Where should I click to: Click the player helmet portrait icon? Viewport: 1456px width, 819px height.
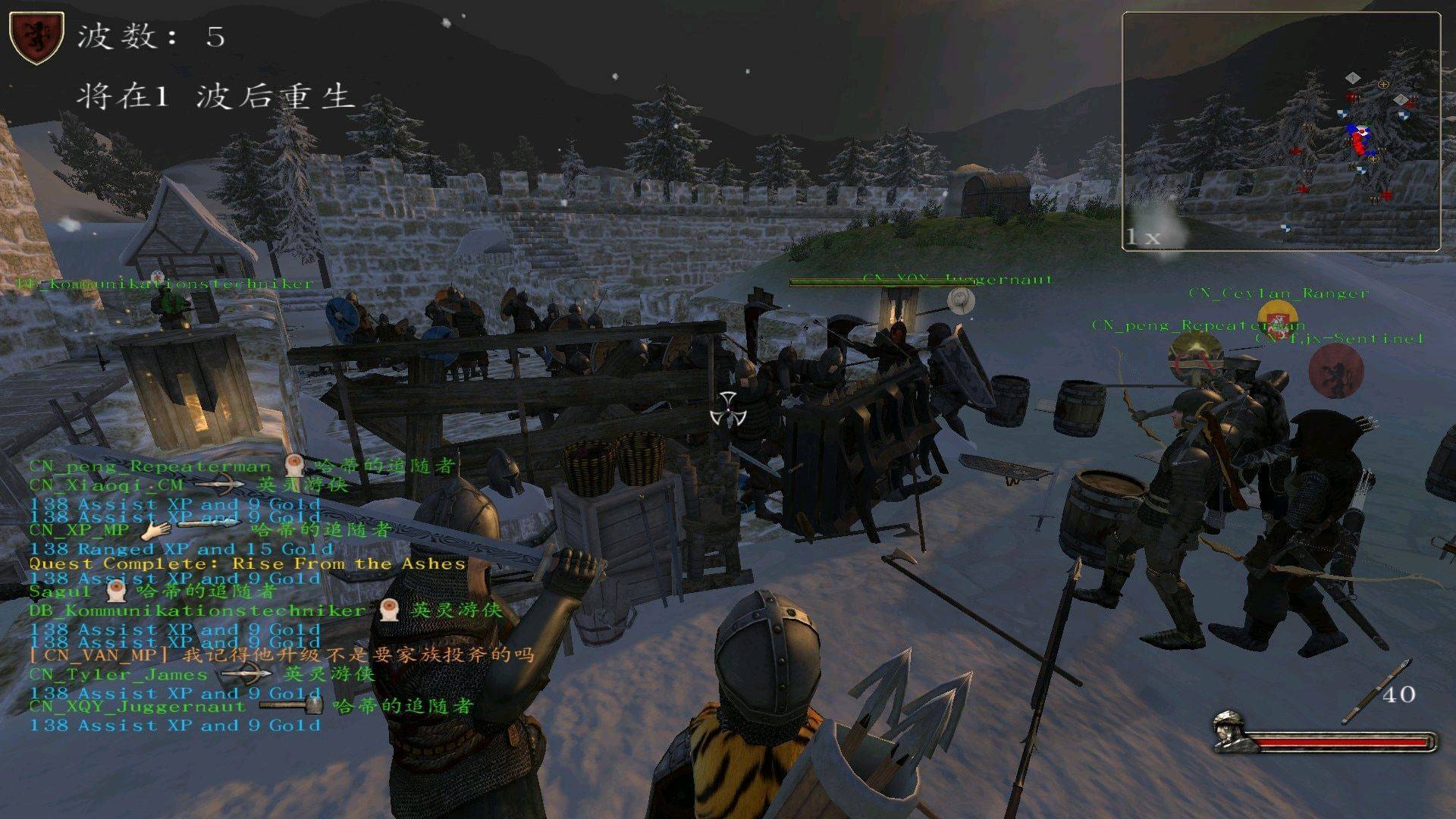click(x=1229, y=731)
